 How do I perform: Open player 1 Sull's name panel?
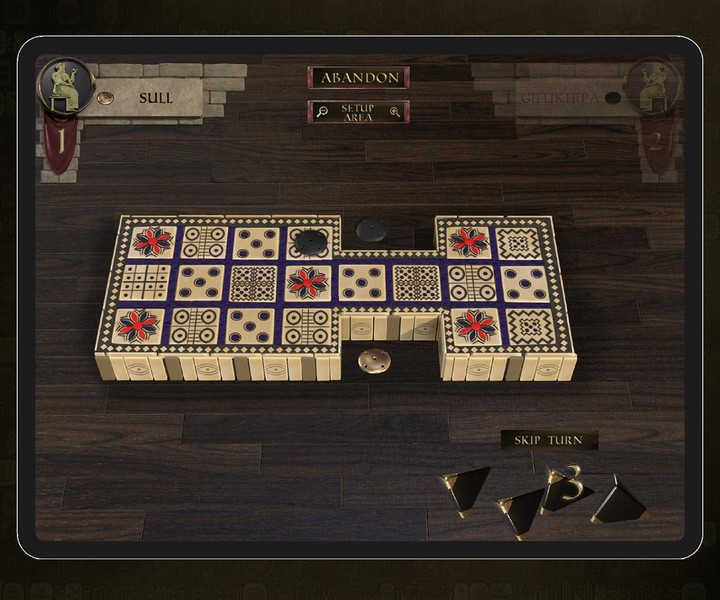[155, 98]
